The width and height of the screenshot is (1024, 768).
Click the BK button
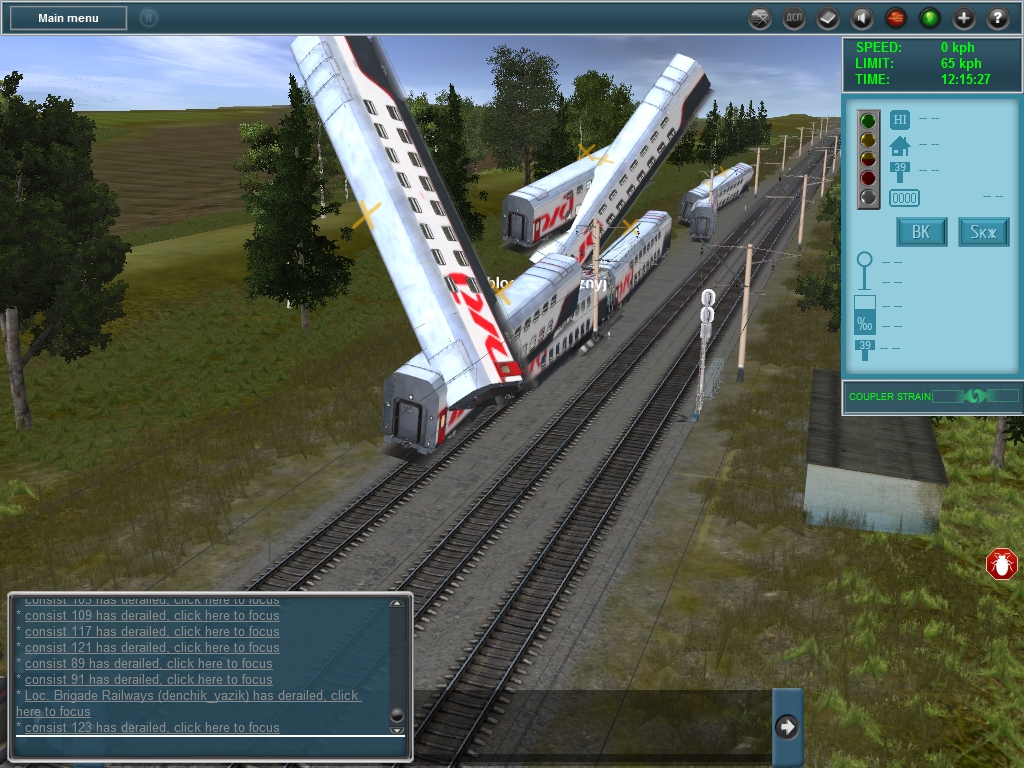[921, 233]
